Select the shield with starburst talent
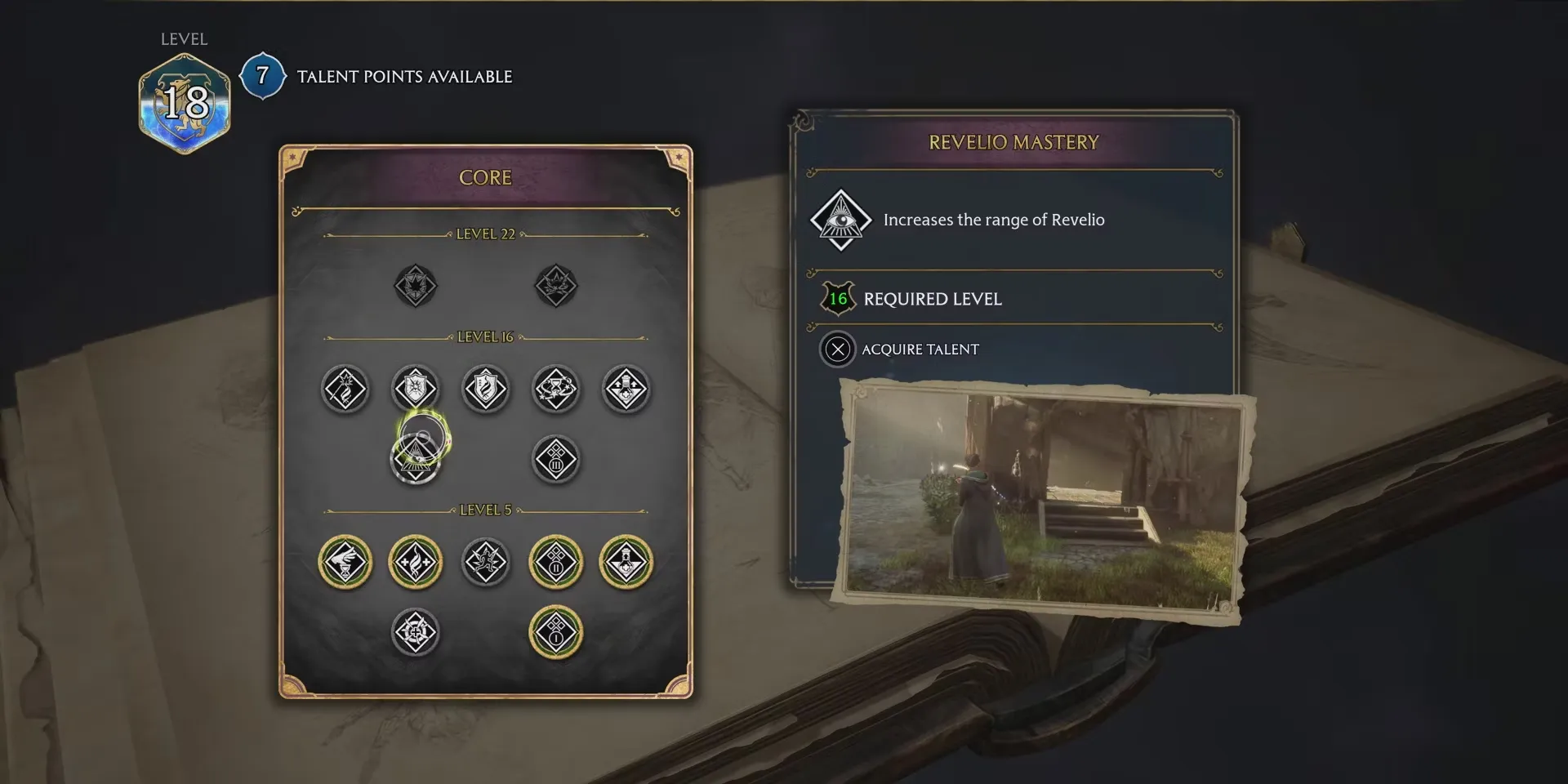The image size is (1568, 784). pyautogui.click(x=416, y=389)
